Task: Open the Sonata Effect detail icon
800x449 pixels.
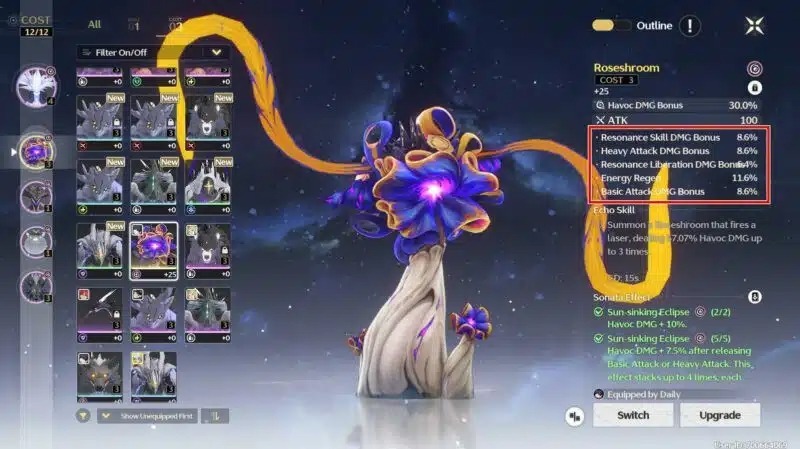Action: tap(755, 297)
